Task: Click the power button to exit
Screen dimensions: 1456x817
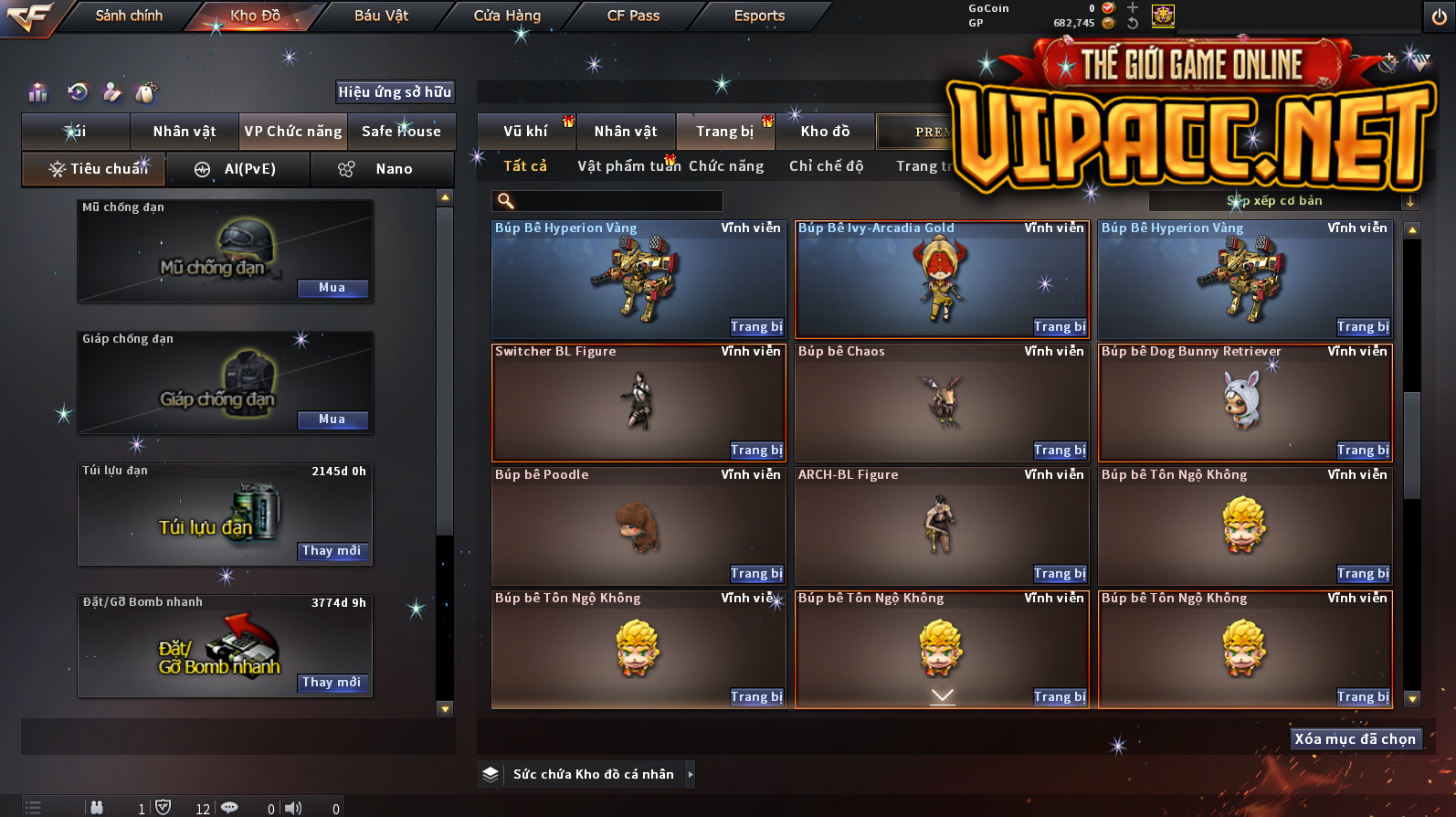Action: [x=1439, y=16]
